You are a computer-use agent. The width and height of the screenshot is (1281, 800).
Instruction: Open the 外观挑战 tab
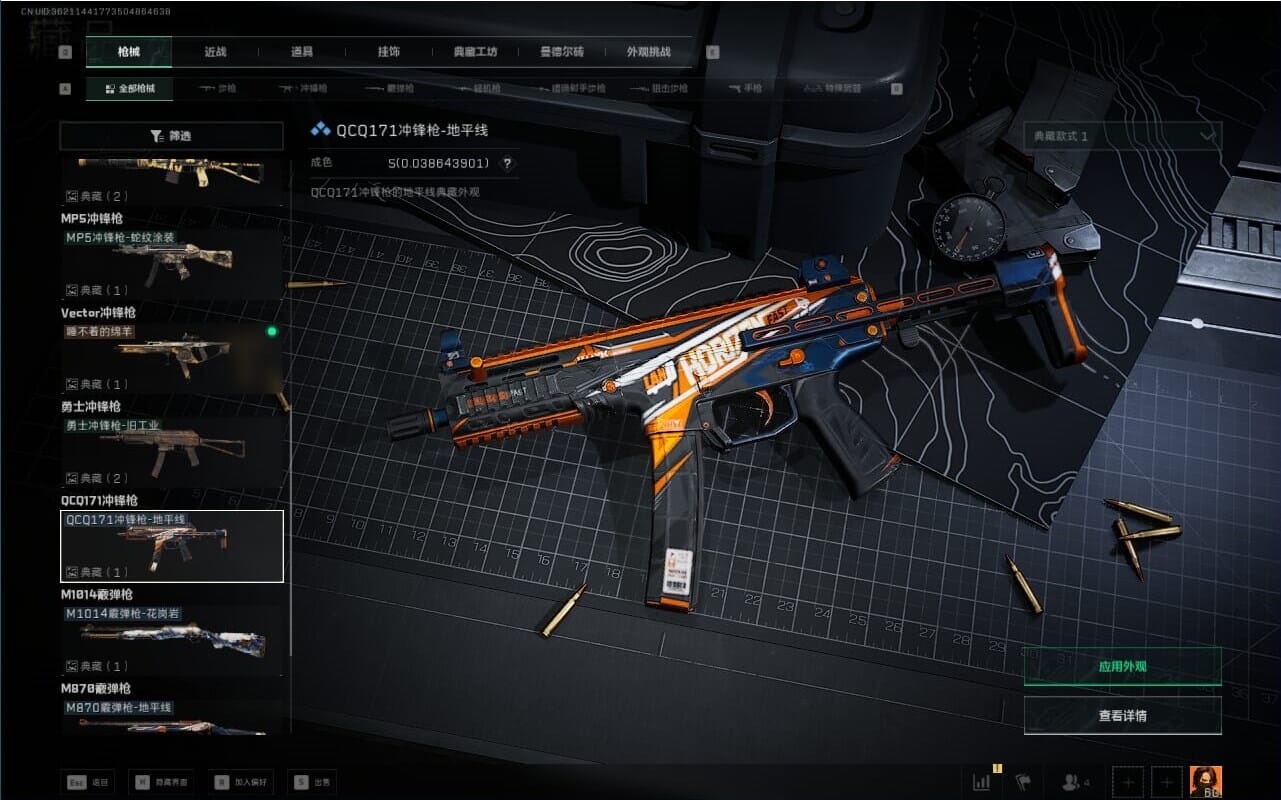pyautogui.click(x=648, y=52)
